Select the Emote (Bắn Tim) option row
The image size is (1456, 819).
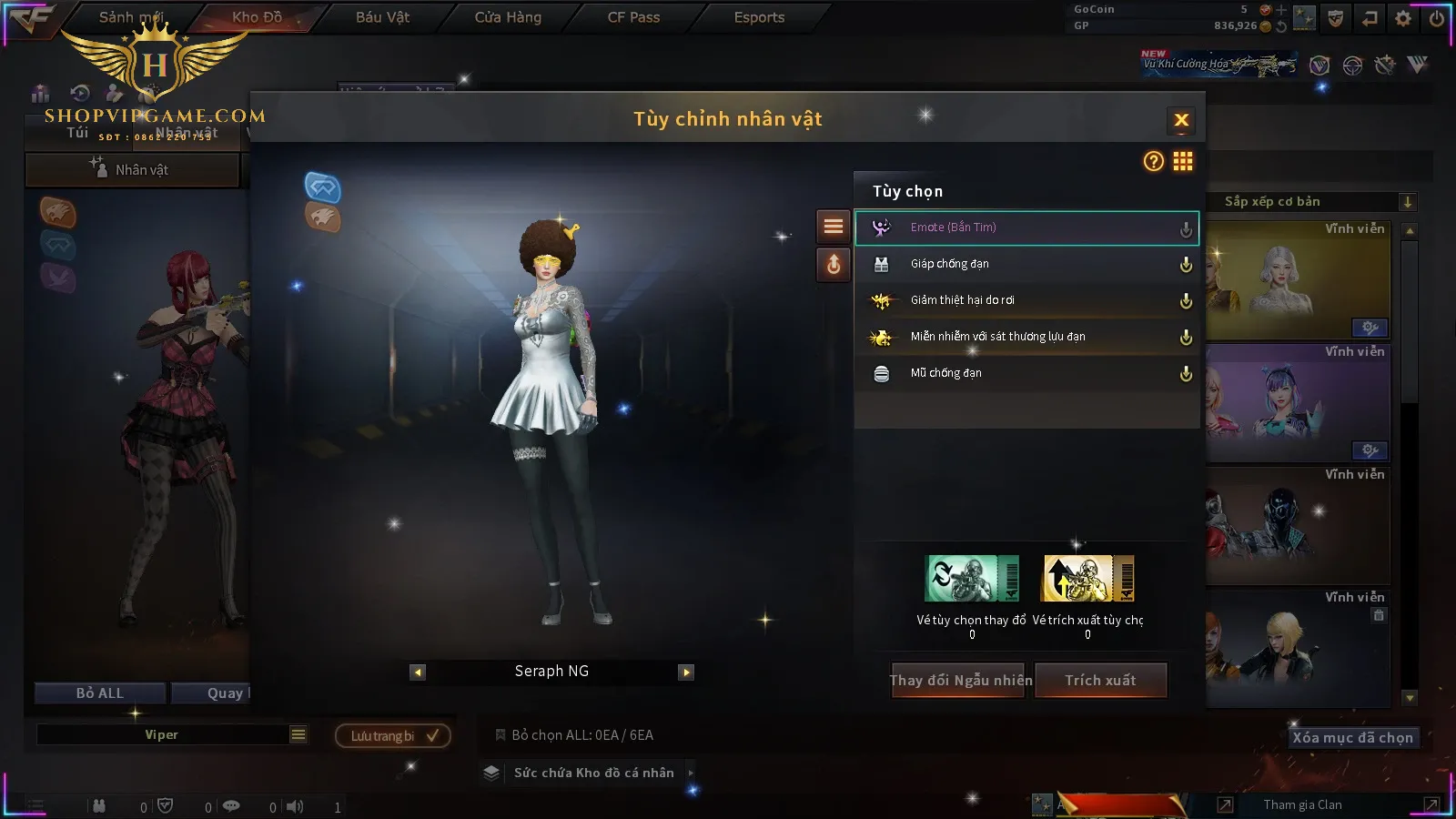1026,227
